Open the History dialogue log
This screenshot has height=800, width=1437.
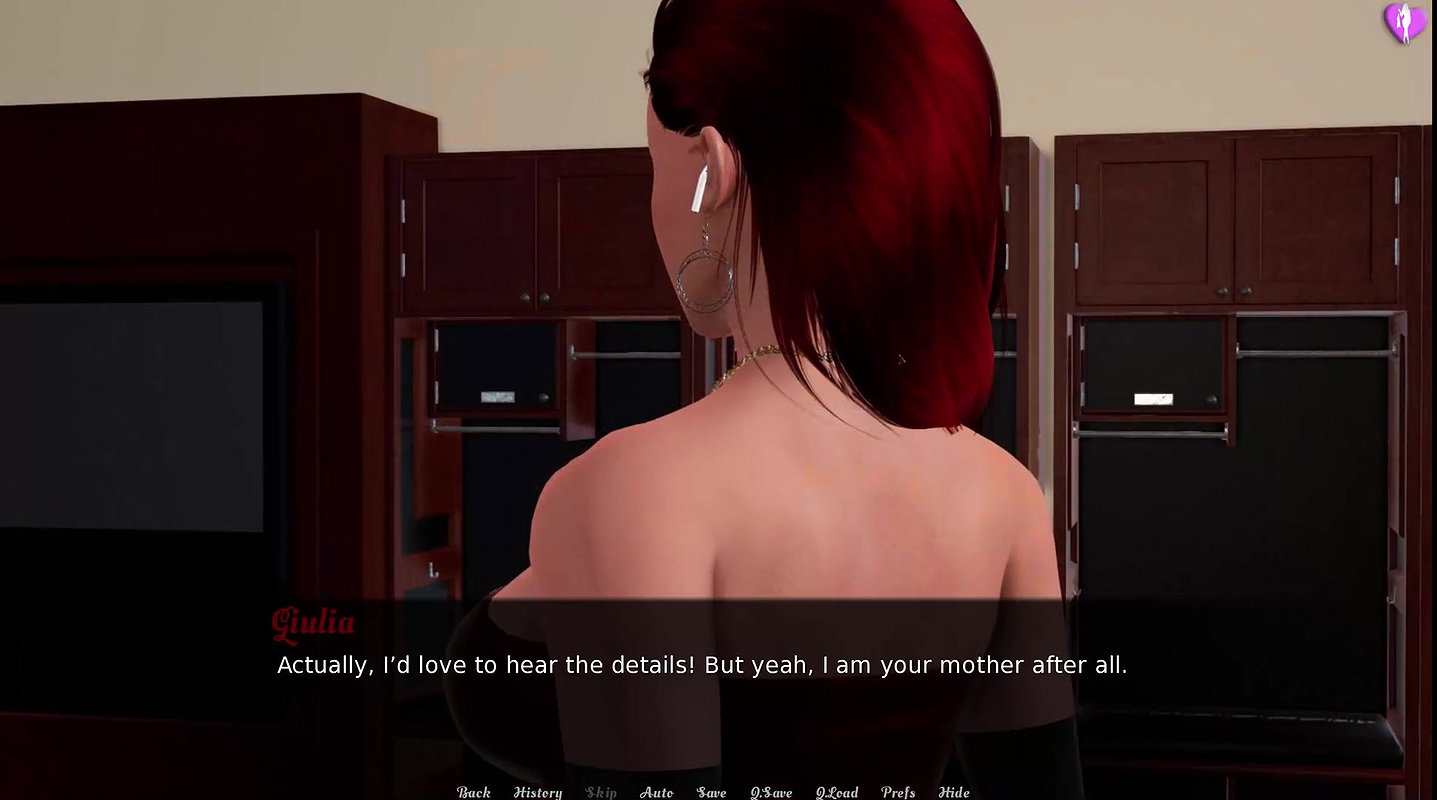coord(536,791)
